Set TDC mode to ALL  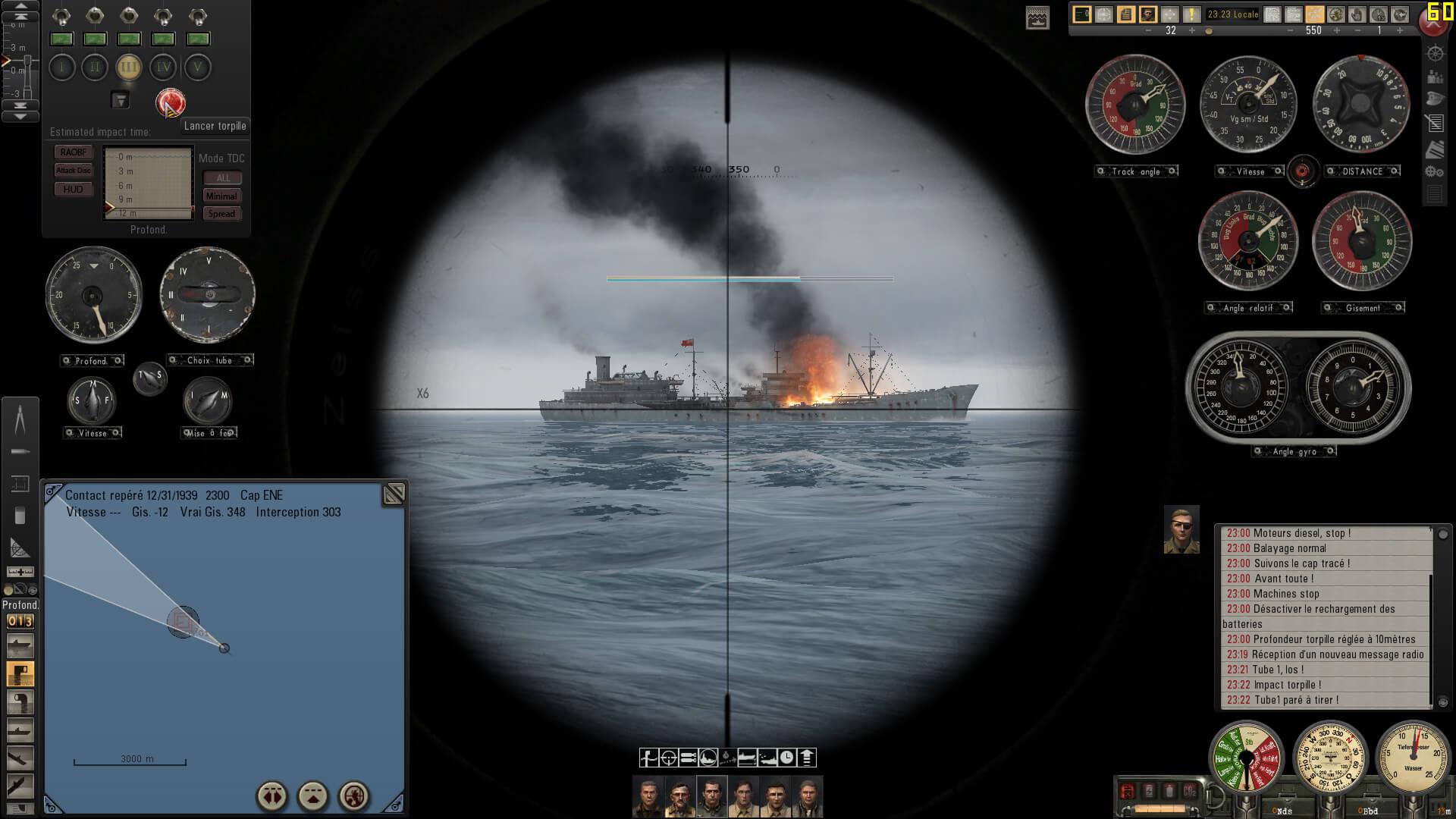click(222, 178)
